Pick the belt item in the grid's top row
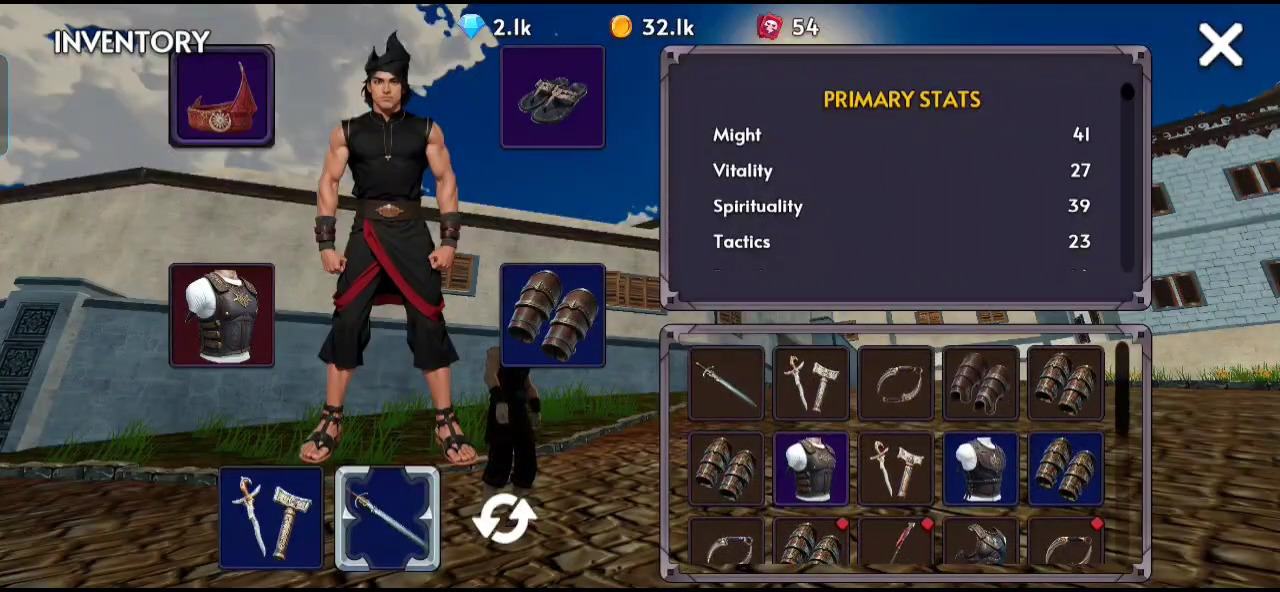This screenshot has width=1280, height=592. (x=897, y=384)
